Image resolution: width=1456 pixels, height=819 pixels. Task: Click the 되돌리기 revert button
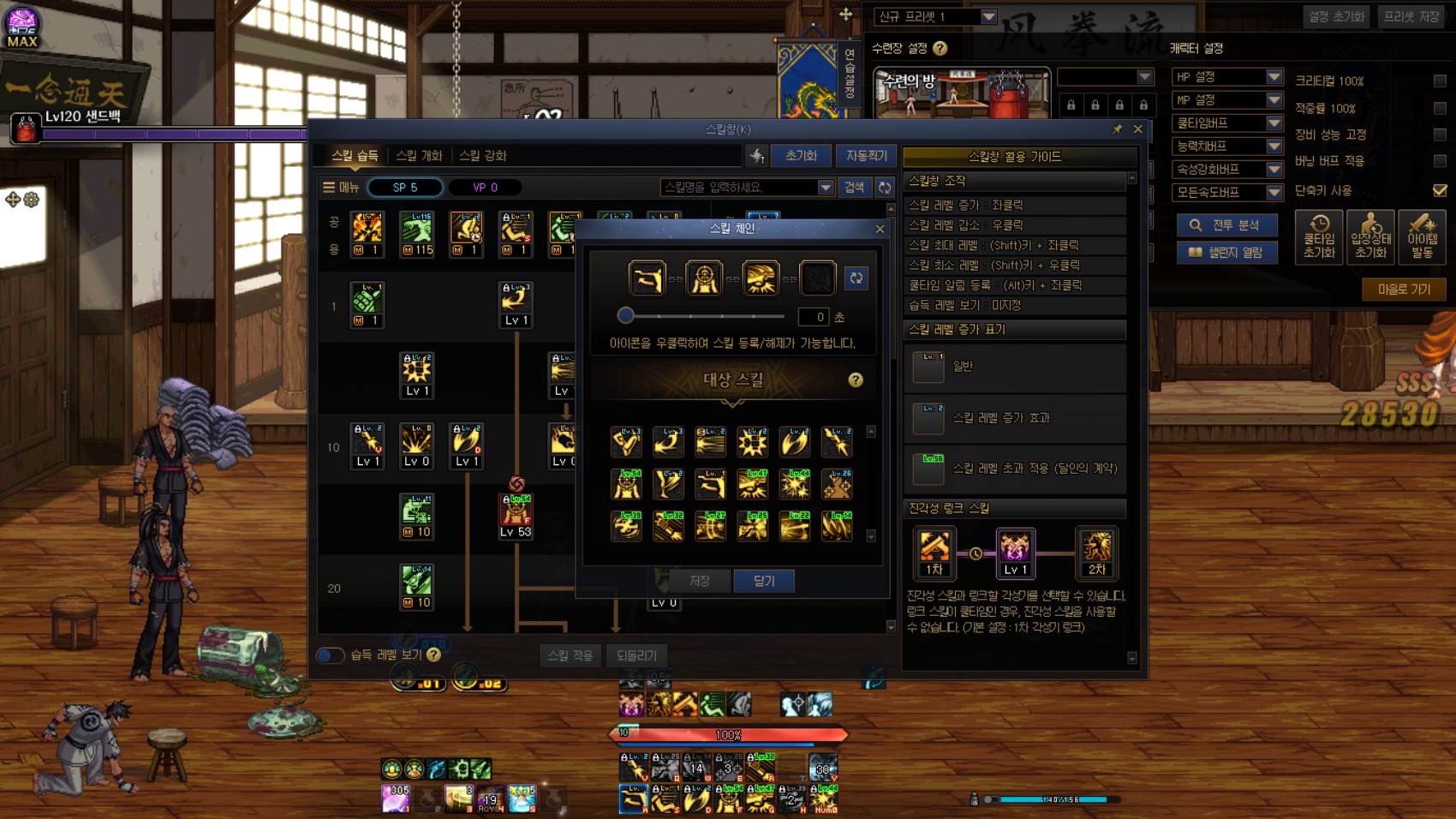pos(636,655)
